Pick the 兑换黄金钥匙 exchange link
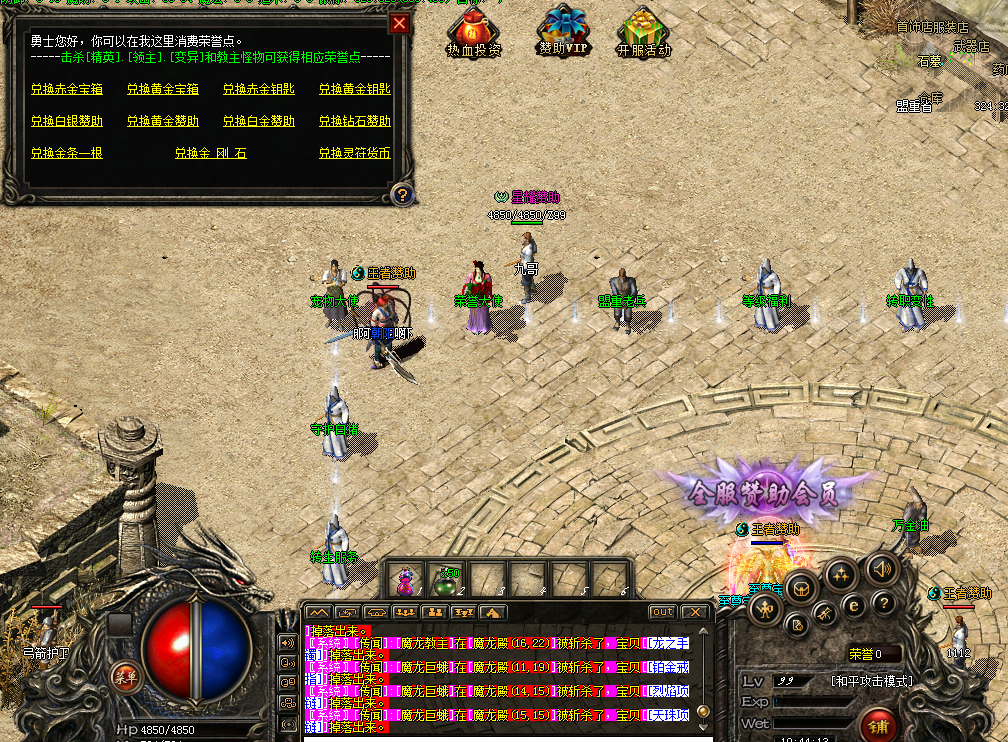 tap(354, 89)
